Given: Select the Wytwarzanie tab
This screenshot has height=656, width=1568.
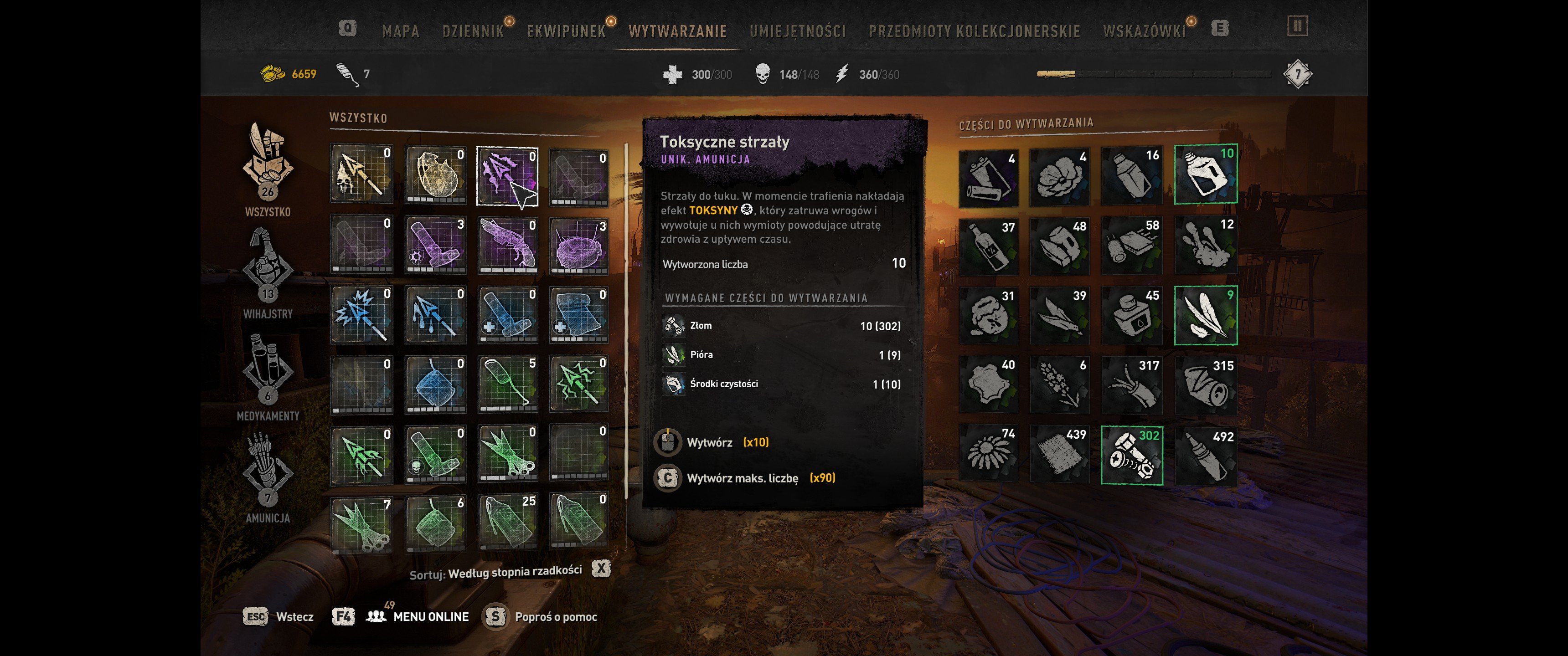Looking at the screenshot, I should click(x=677, y=31).
